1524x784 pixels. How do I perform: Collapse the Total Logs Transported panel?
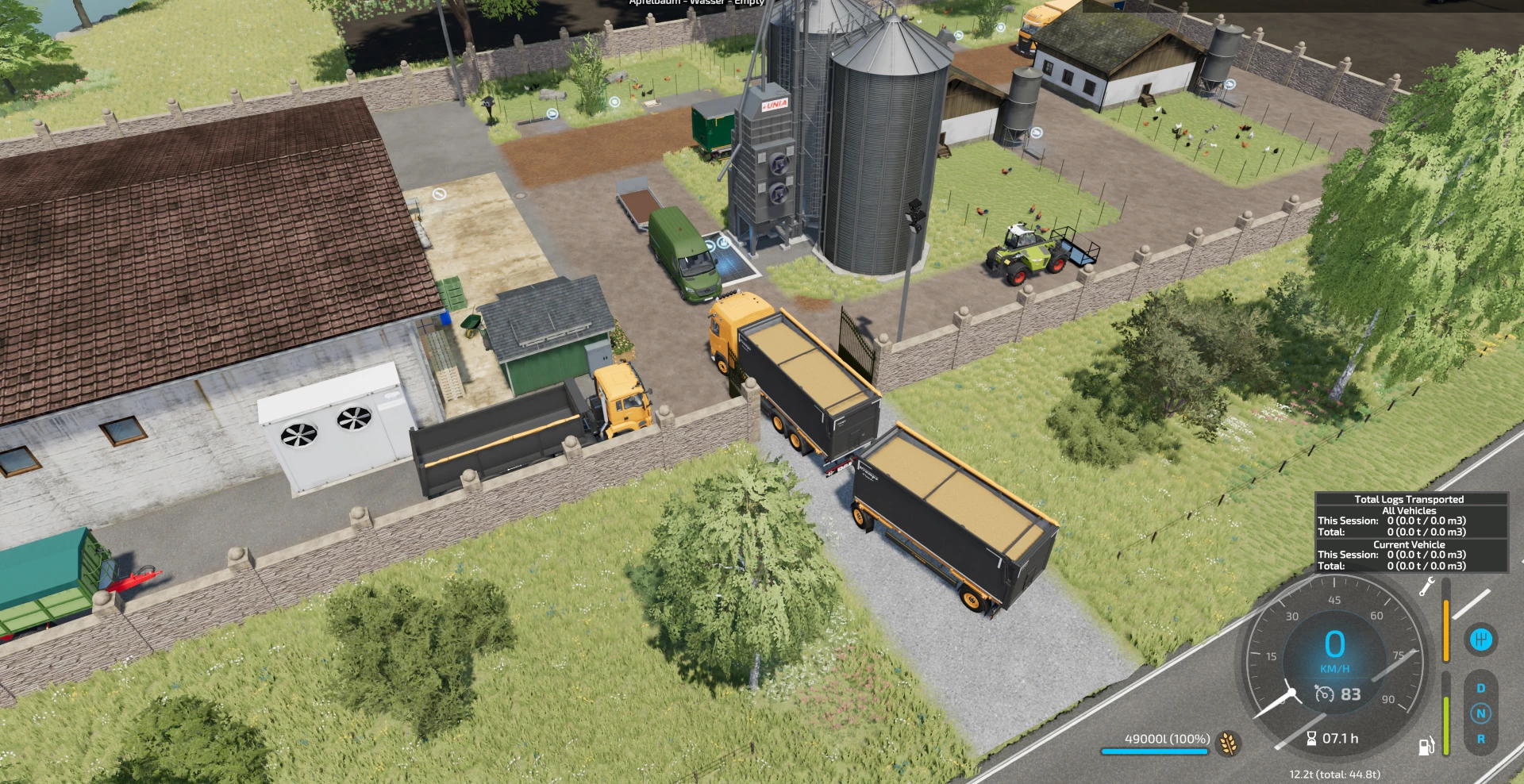tap(1410, 499)
